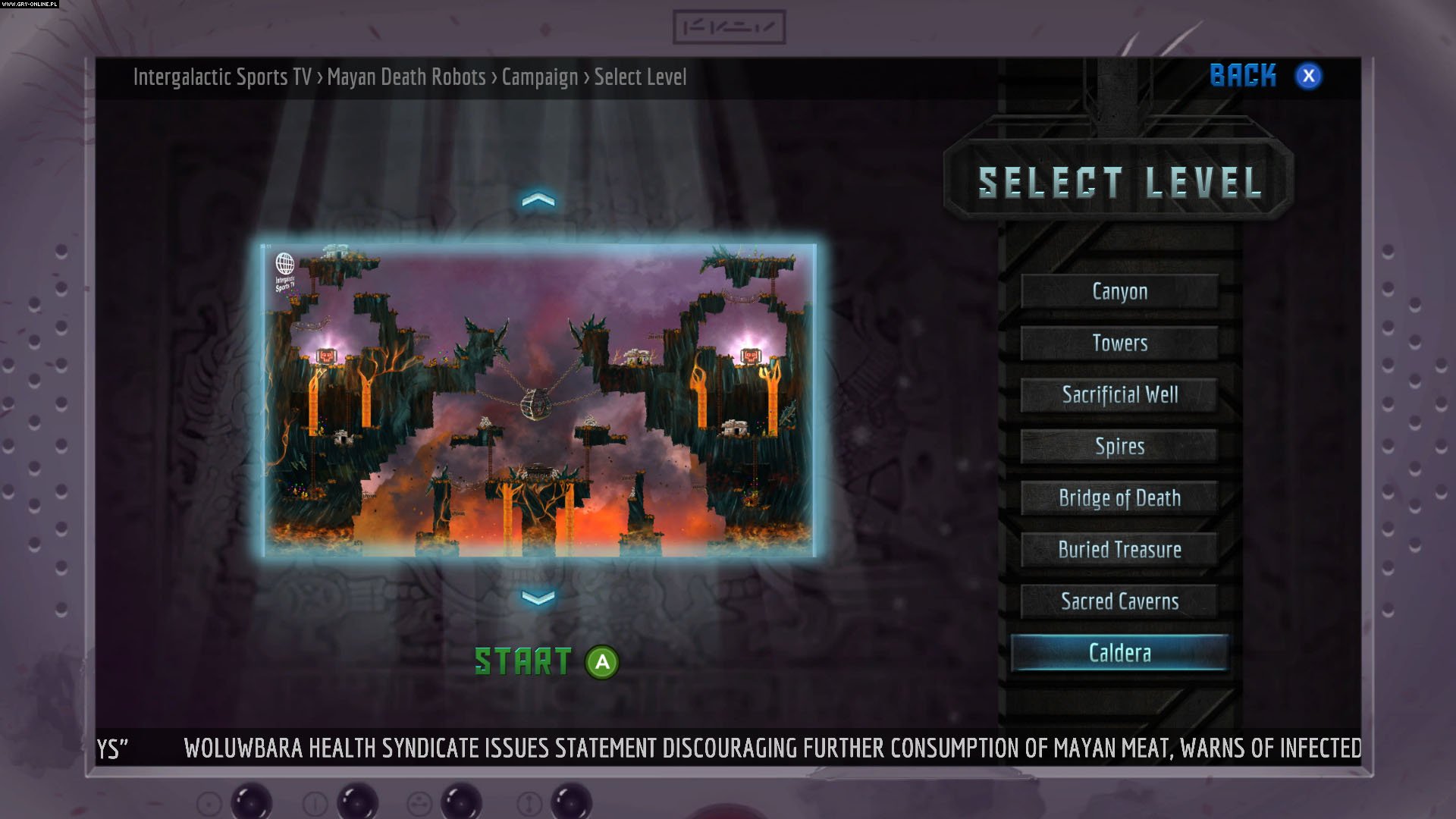
Task: Pick the Sacrificial Well level
Action: tap(1119, 394)
